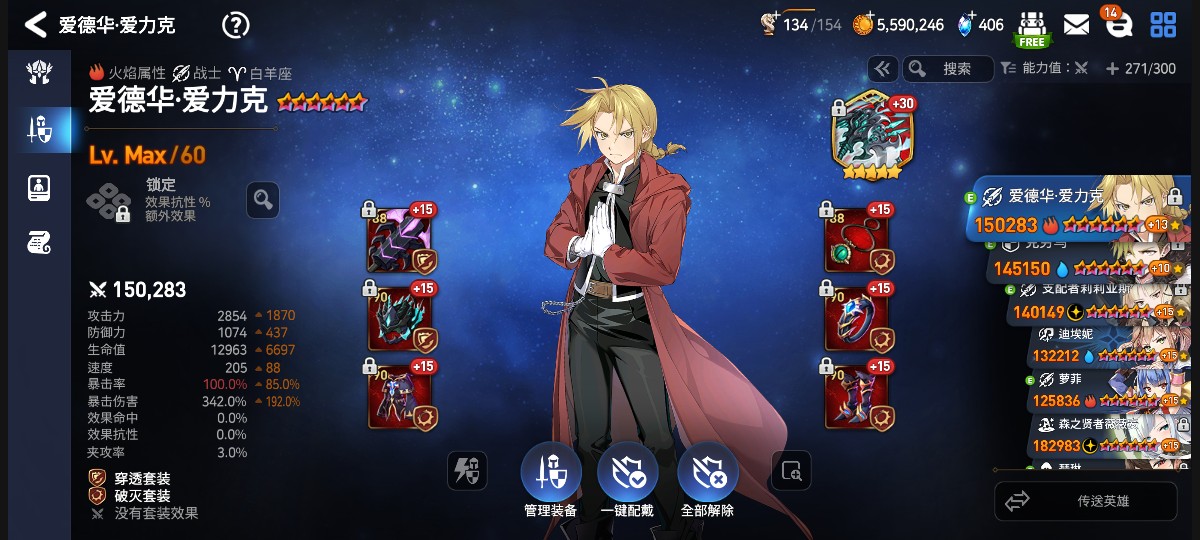Open the magnifier next to 锁定 stats
Viewport: 1200px width, 540px height.
263,199
